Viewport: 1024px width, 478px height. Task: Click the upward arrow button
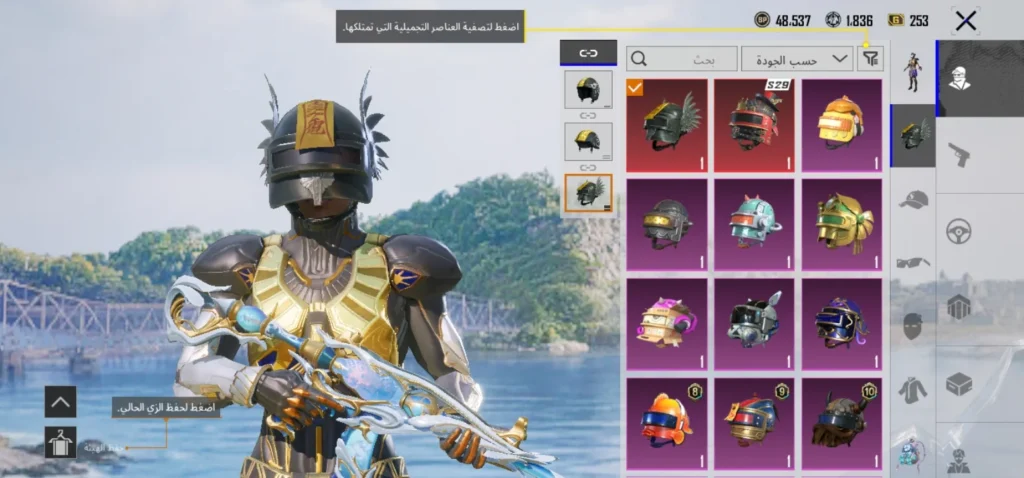(60, 402)
